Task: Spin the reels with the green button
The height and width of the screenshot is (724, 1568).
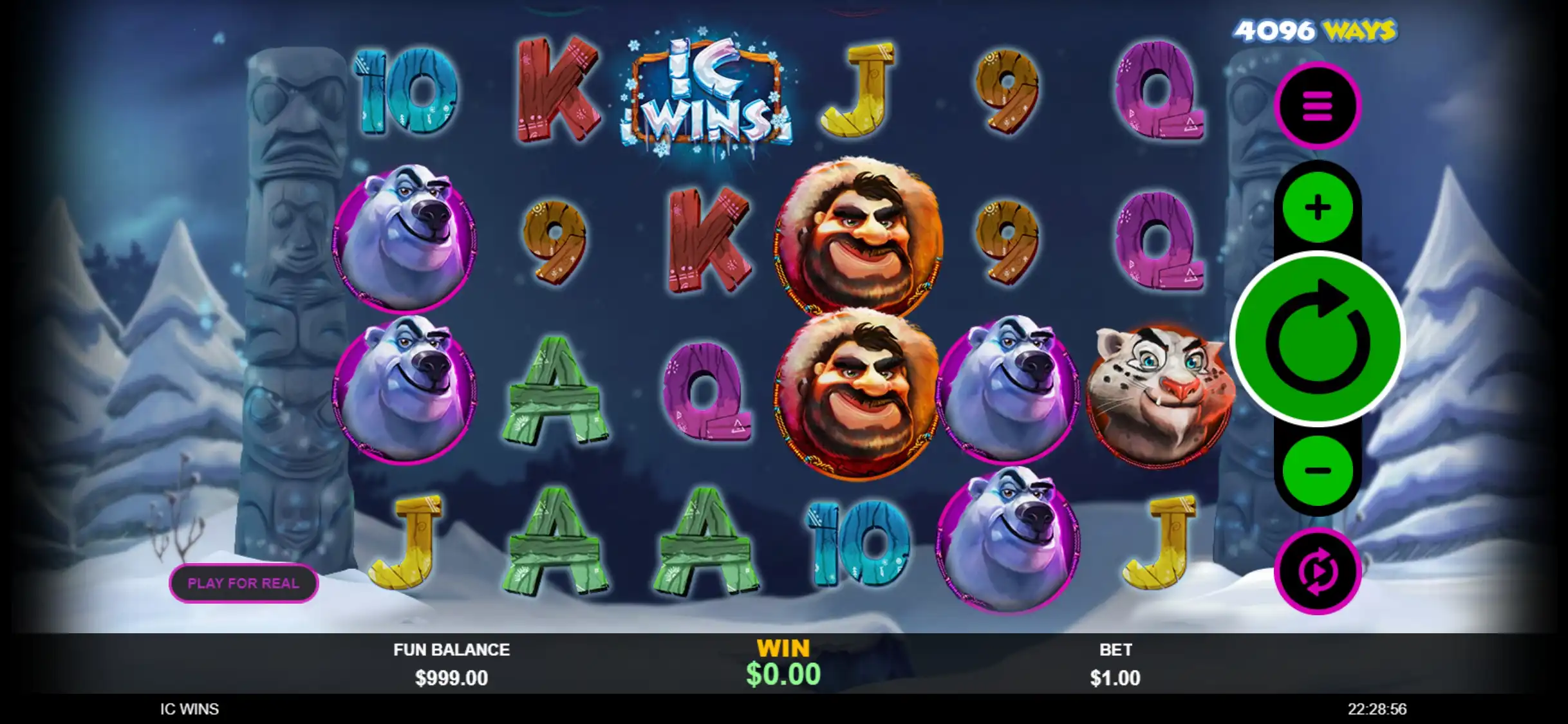Action: click(1317, 339)
